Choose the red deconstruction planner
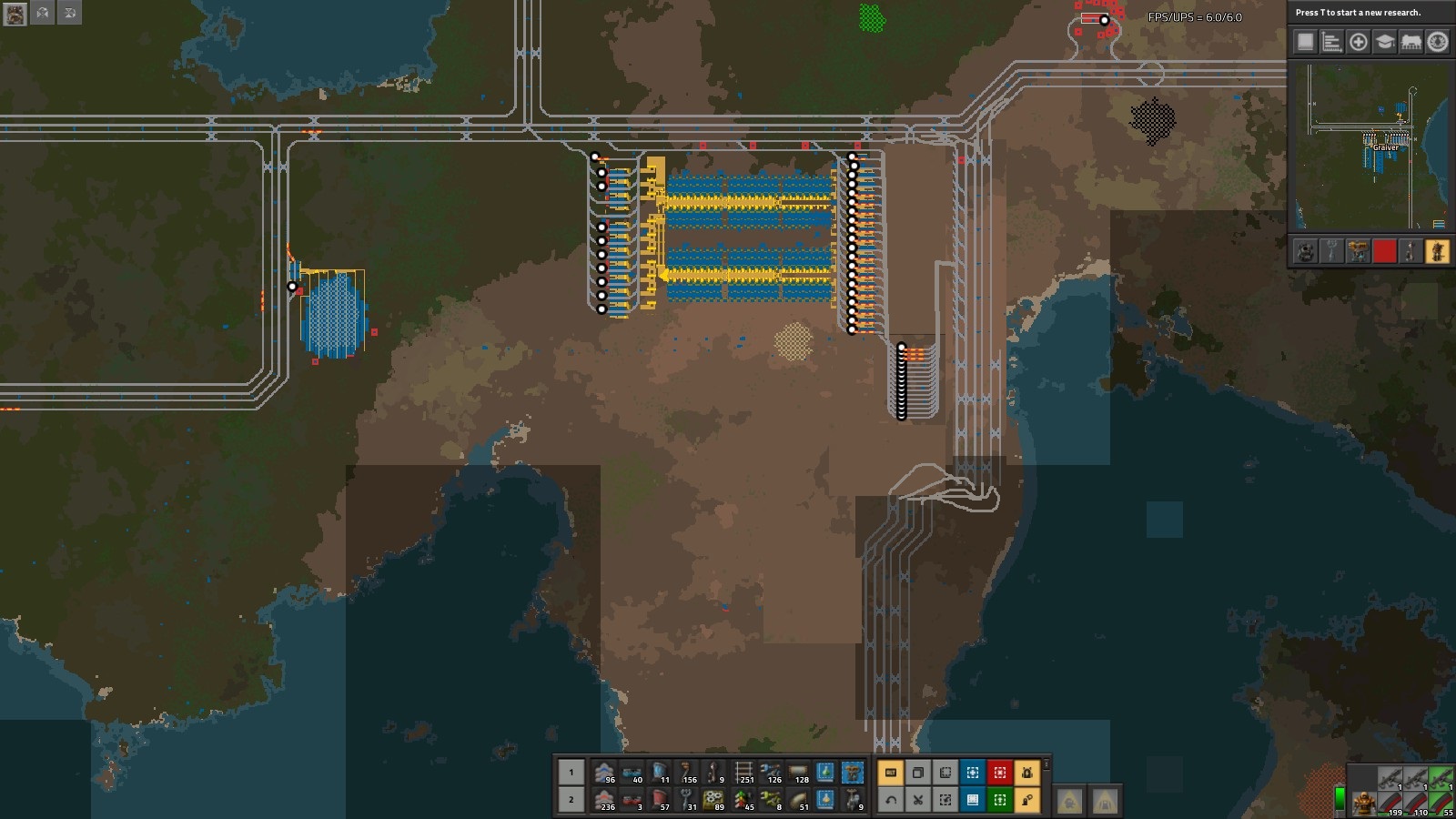 (1000, 773)
